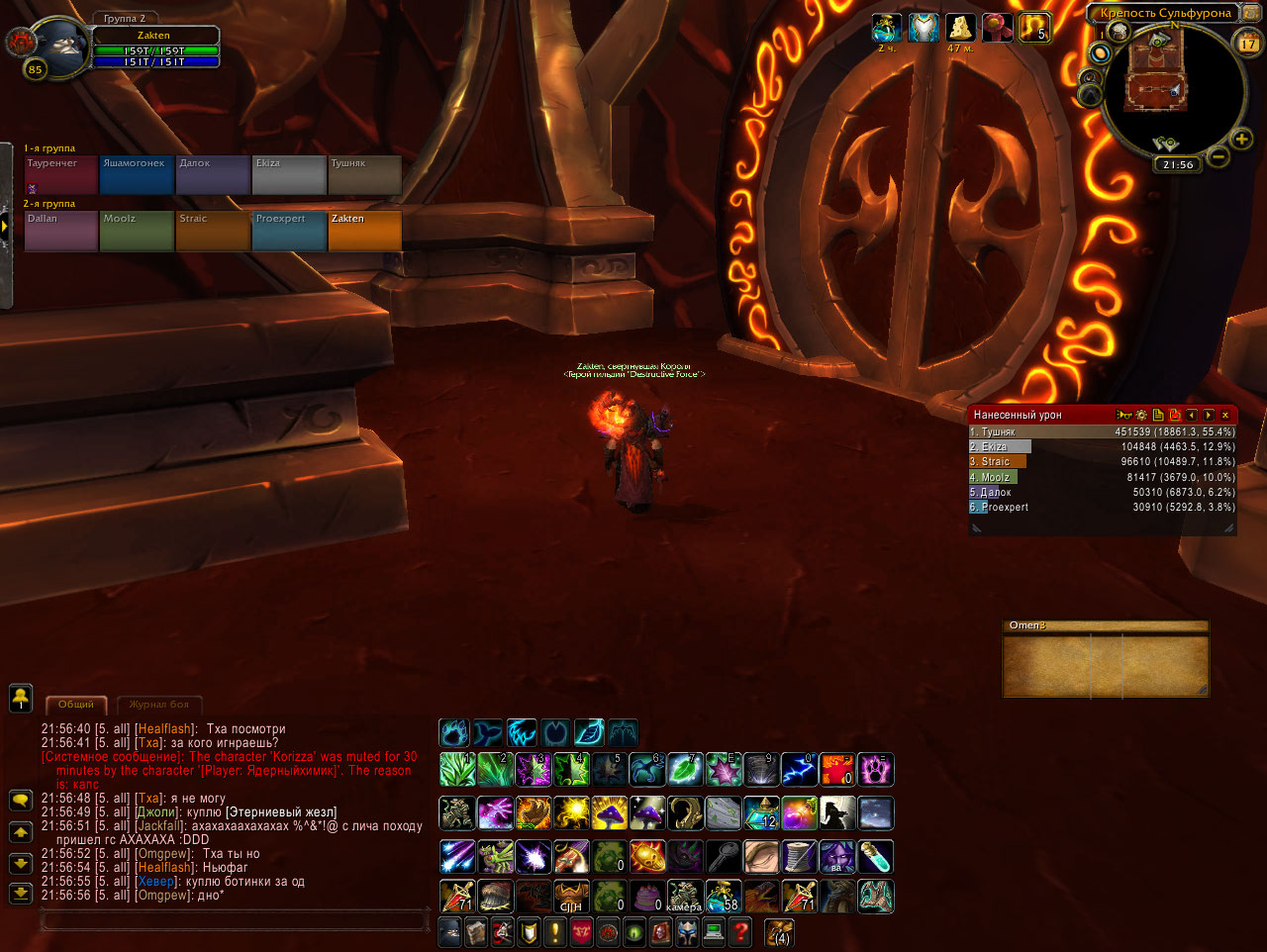Open the yellow exclamation quest log button

click(555, 932)
